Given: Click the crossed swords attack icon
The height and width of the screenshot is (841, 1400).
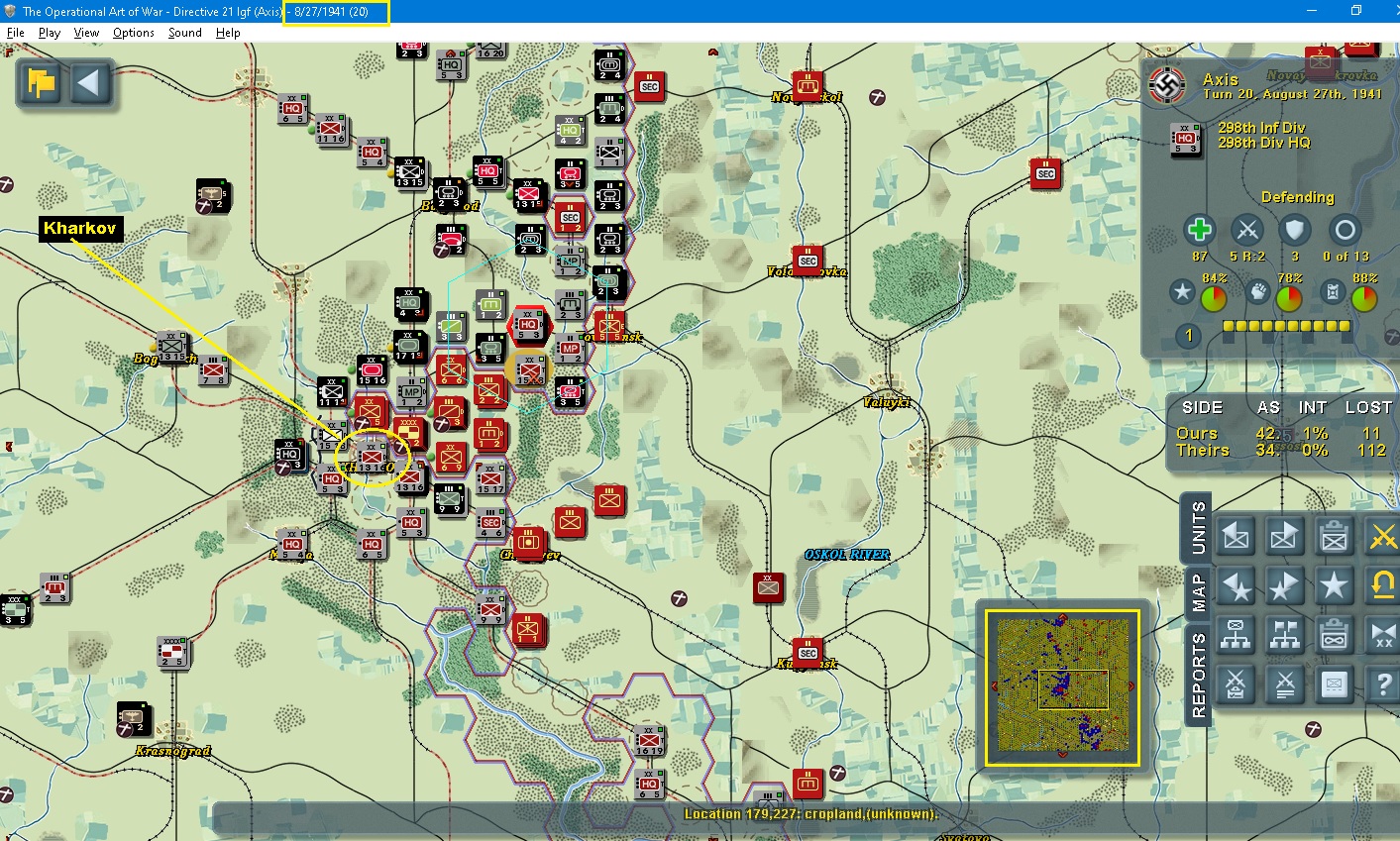Looking at the screenshot, I should (x=1383, y=536).
